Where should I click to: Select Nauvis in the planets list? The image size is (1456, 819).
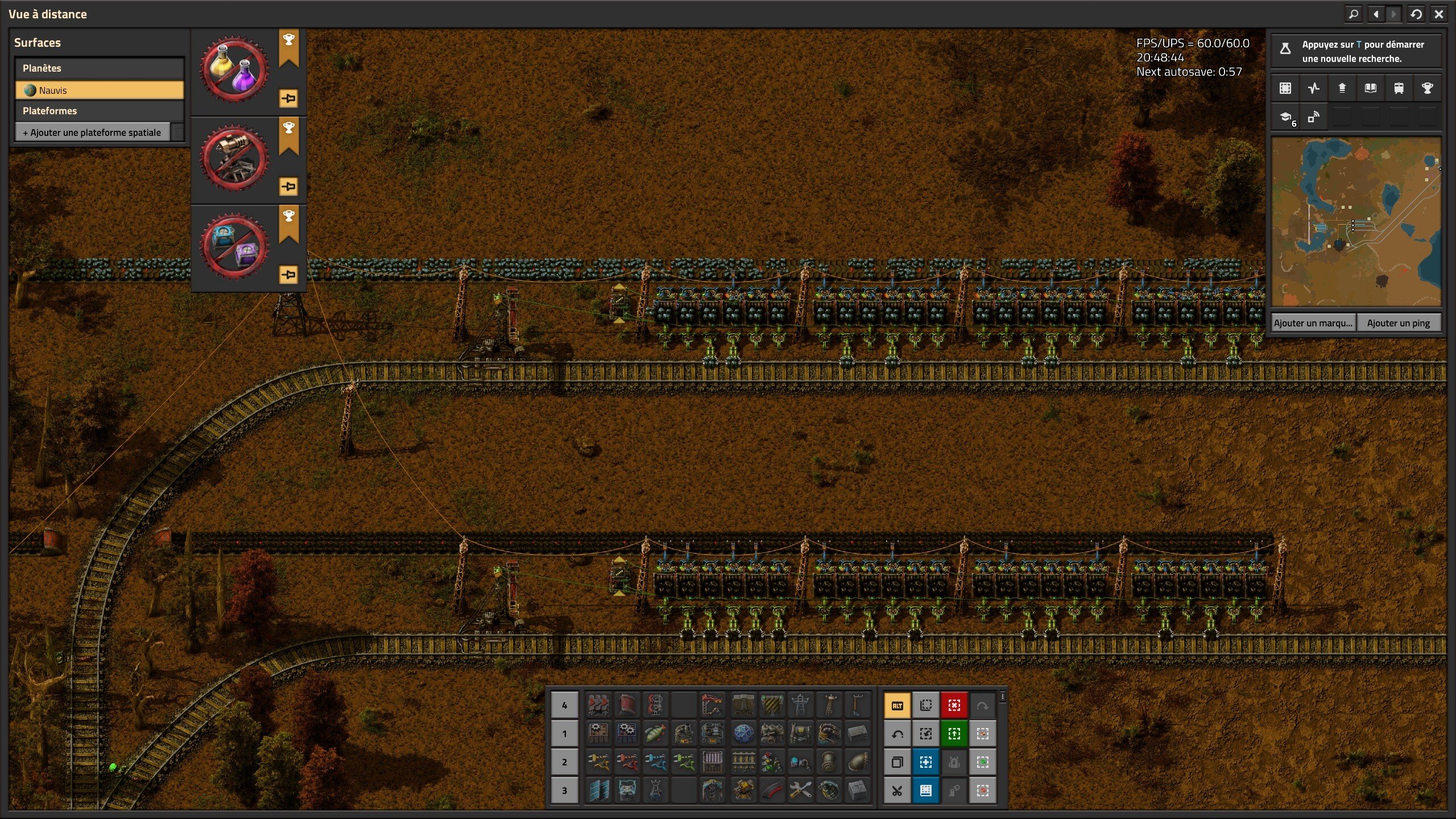click(x=100, y=90)
